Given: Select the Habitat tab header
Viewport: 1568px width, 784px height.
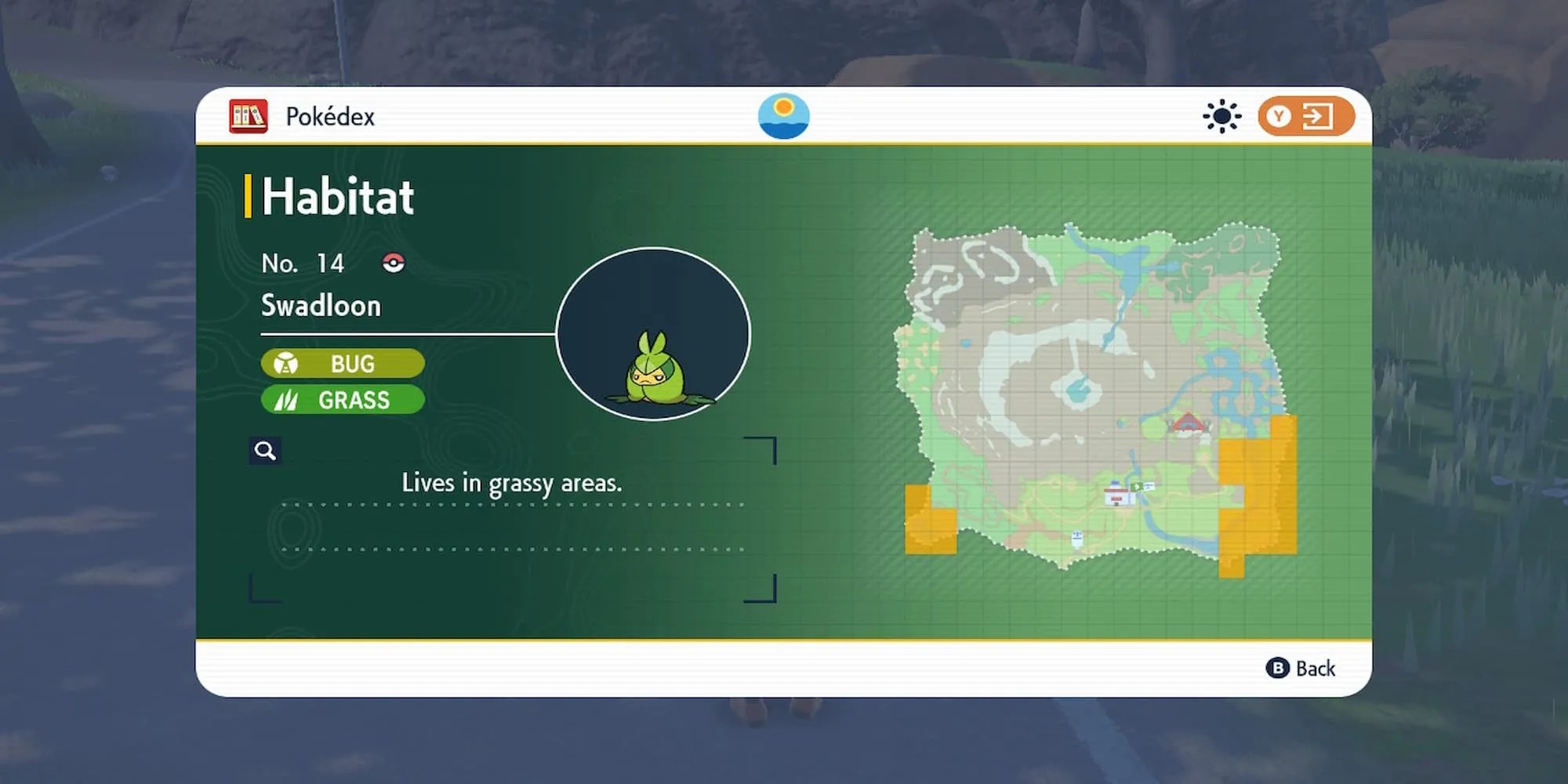Looking at the screenshot, I should pos(337,196).
